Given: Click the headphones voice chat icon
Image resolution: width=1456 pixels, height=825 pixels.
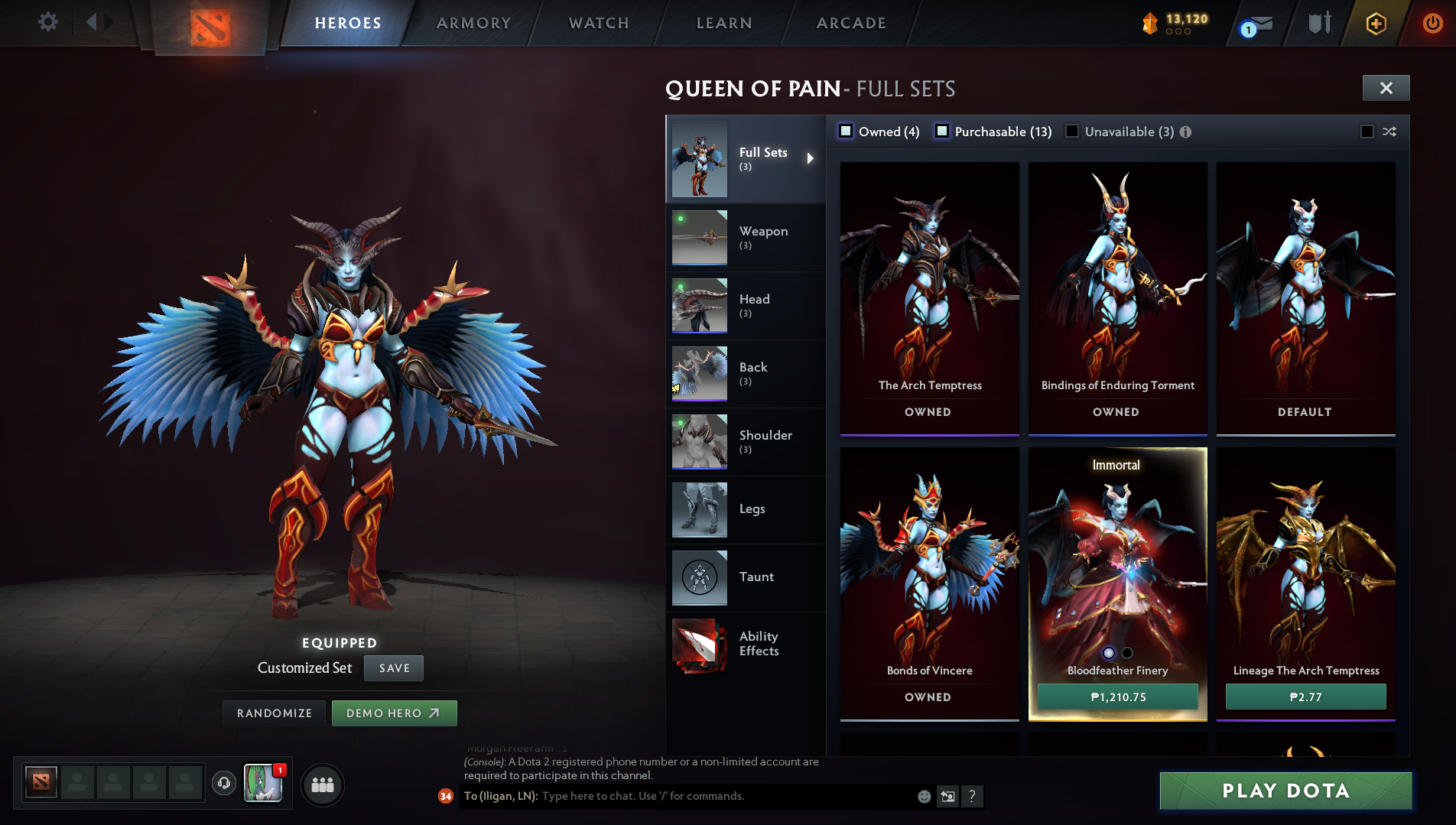Looking at the screenshot, I should (x=223, y=783).
